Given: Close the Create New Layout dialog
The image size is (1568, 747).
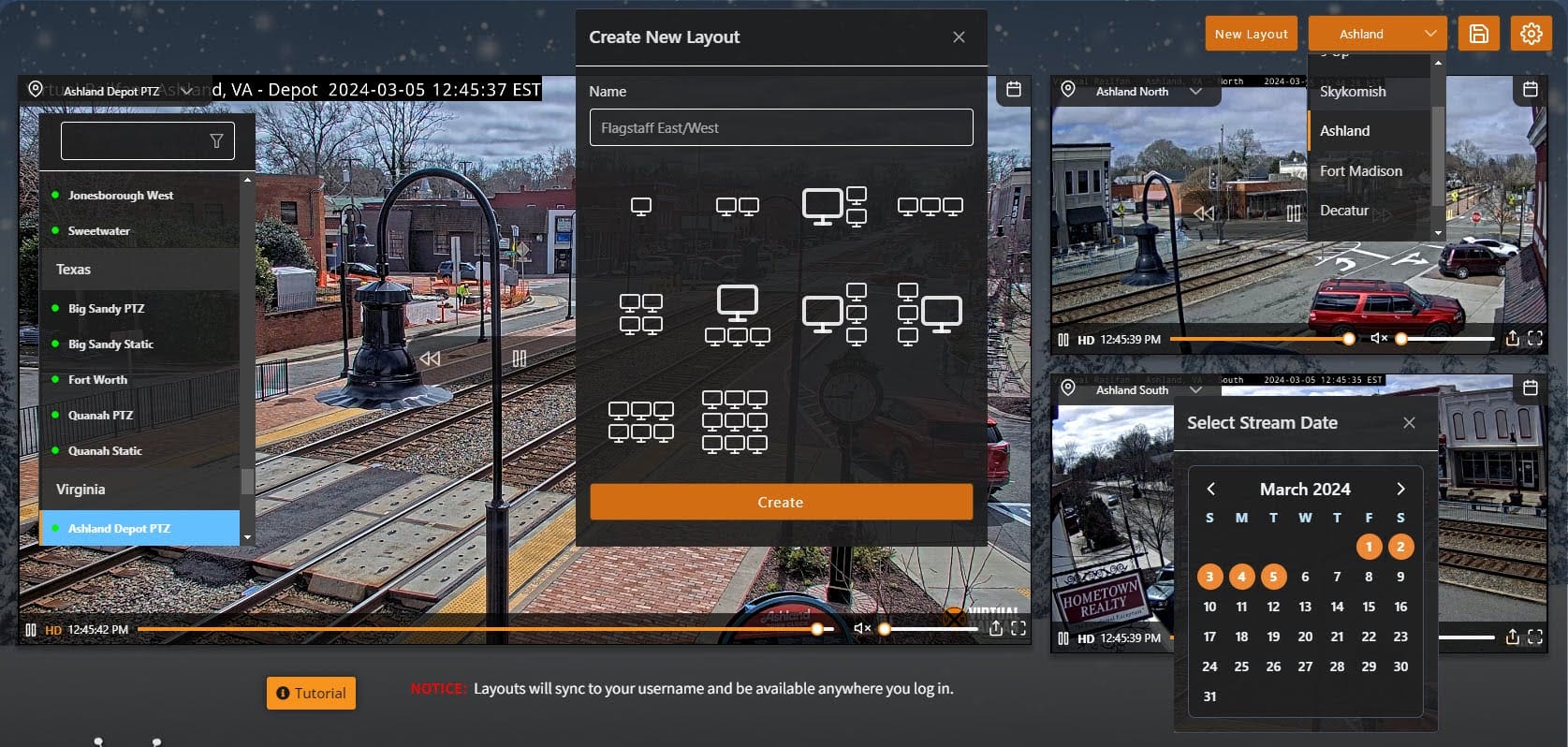Looking at the screenshot, I should (959, 37).
